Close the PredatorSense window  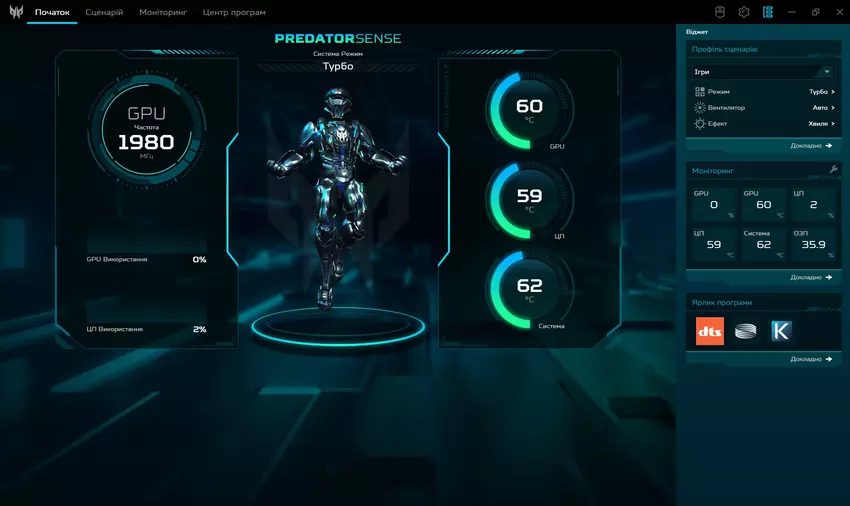click(838, 12)
